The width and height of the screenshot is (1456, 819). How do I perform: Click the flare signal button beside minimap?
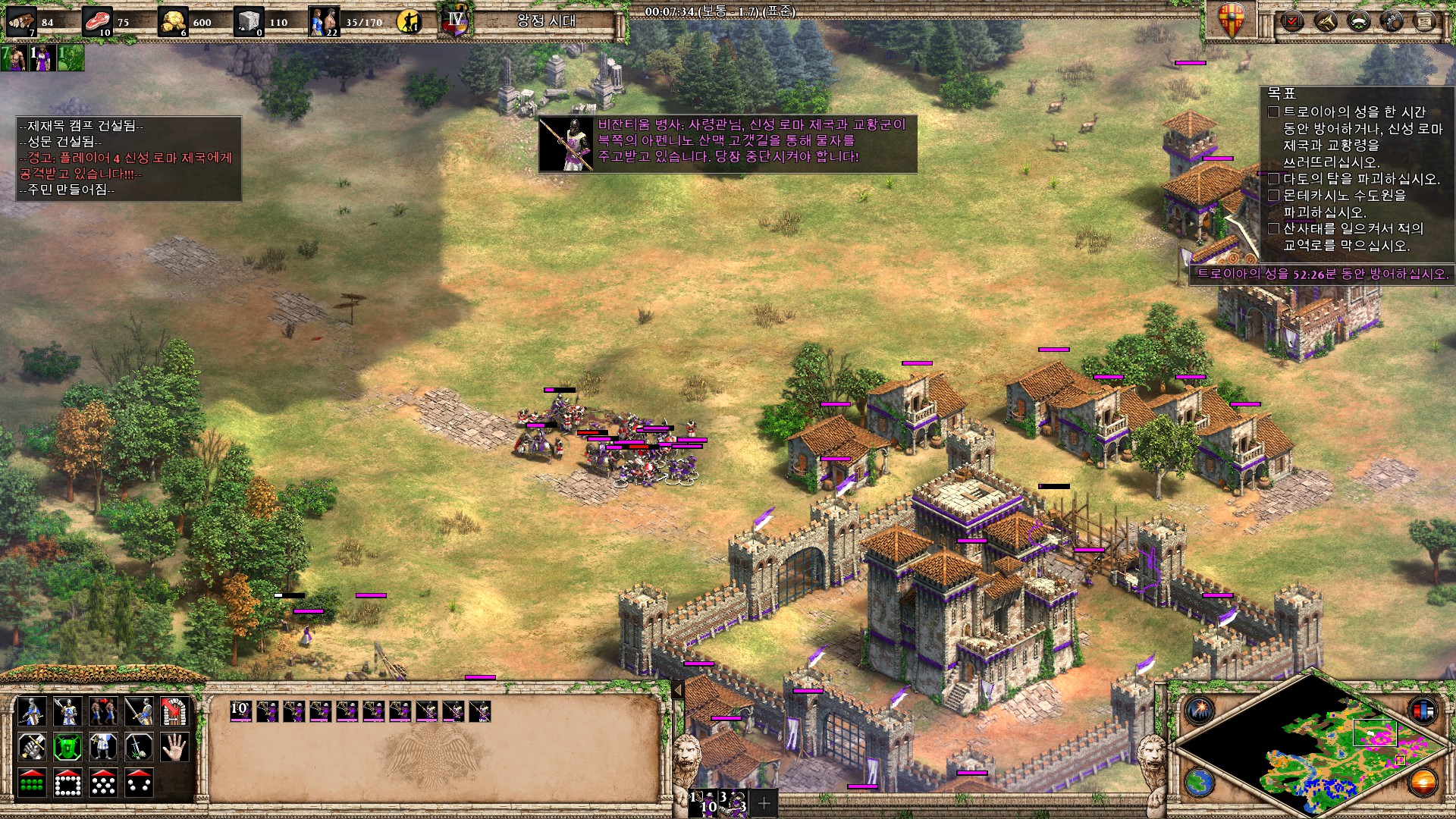pyautogui.click(x=1200, y=711)
